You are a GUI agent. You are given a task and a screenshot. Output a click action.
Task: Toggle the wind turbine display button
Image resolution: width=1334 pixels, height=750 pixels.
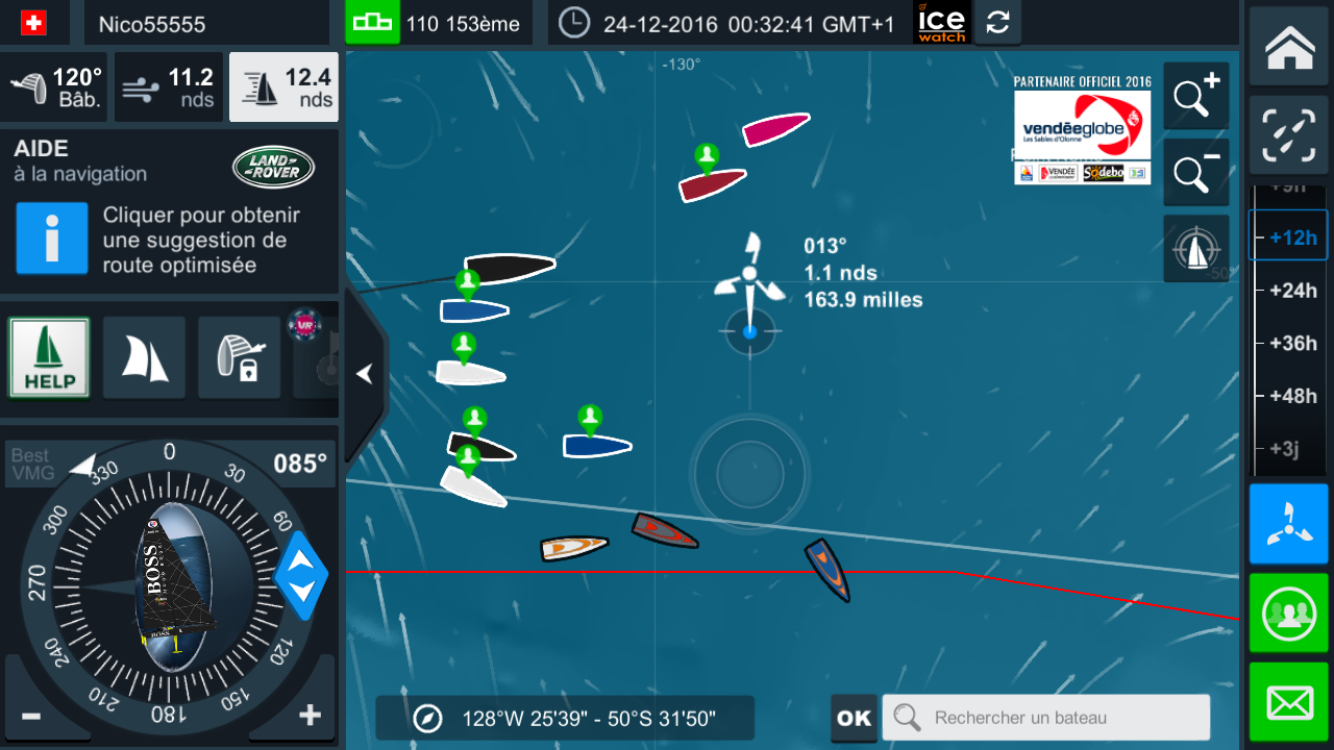tap(1289, 524)
